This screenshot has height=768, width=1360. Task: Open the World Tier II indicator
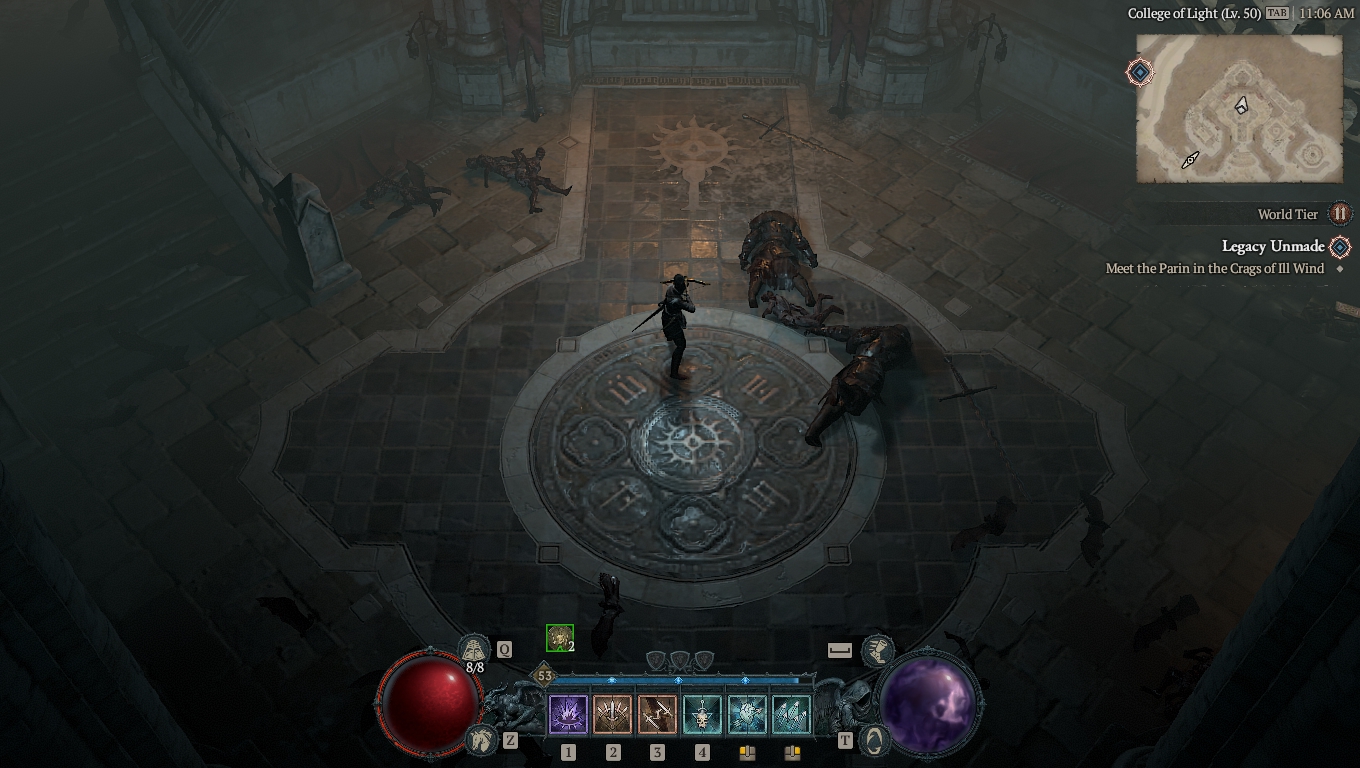[x=1339, y=214]
